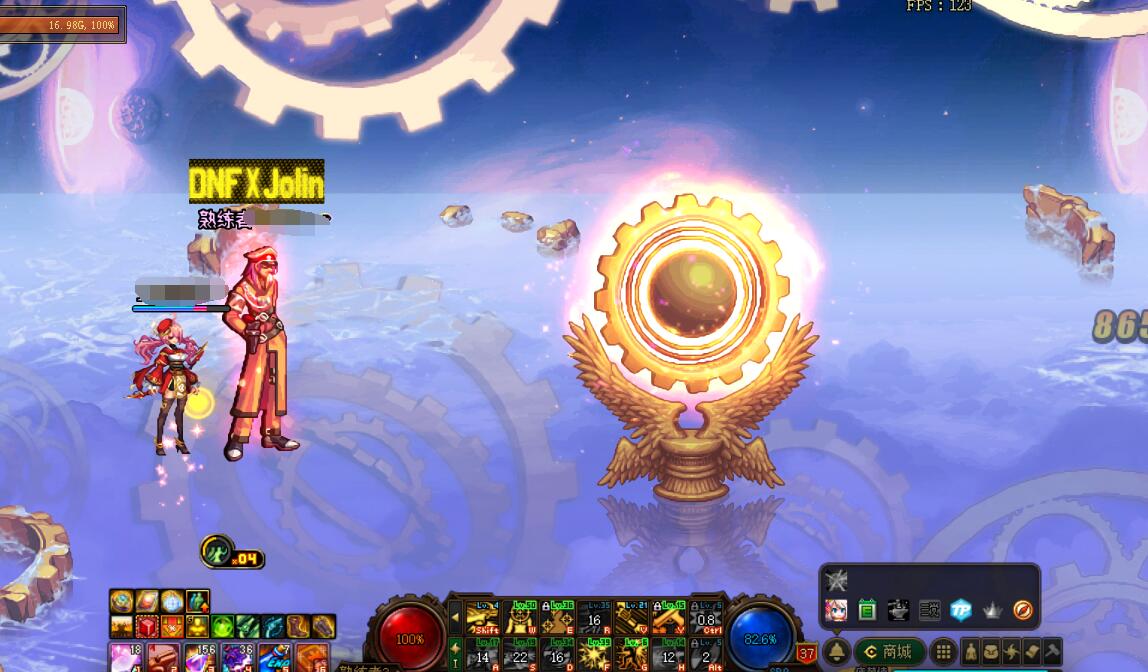Use the Lv.50 crosshair skill on W
This screenshot has height=672, width=1148.
520,618
